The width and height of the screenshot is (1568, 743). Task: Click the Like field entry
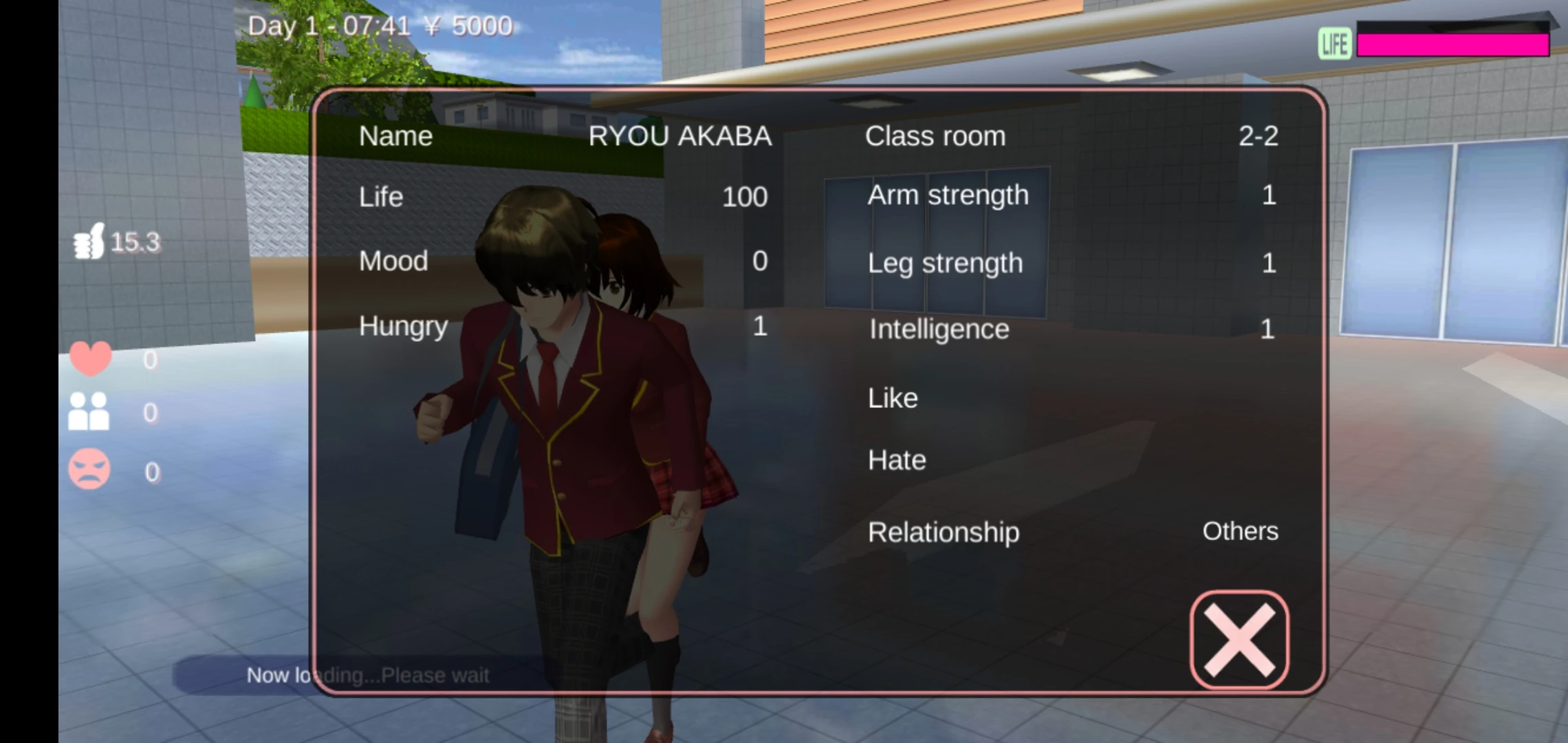click(892, 398)
